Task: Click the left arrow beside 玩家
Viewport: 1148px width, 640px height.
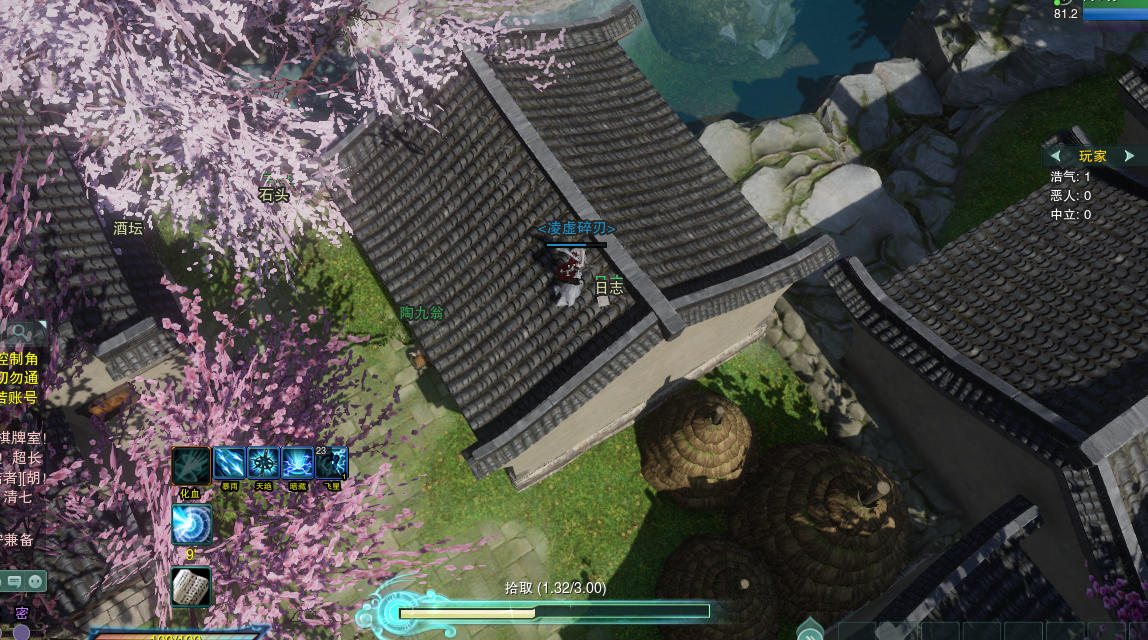Action: tap(1056, 156)
